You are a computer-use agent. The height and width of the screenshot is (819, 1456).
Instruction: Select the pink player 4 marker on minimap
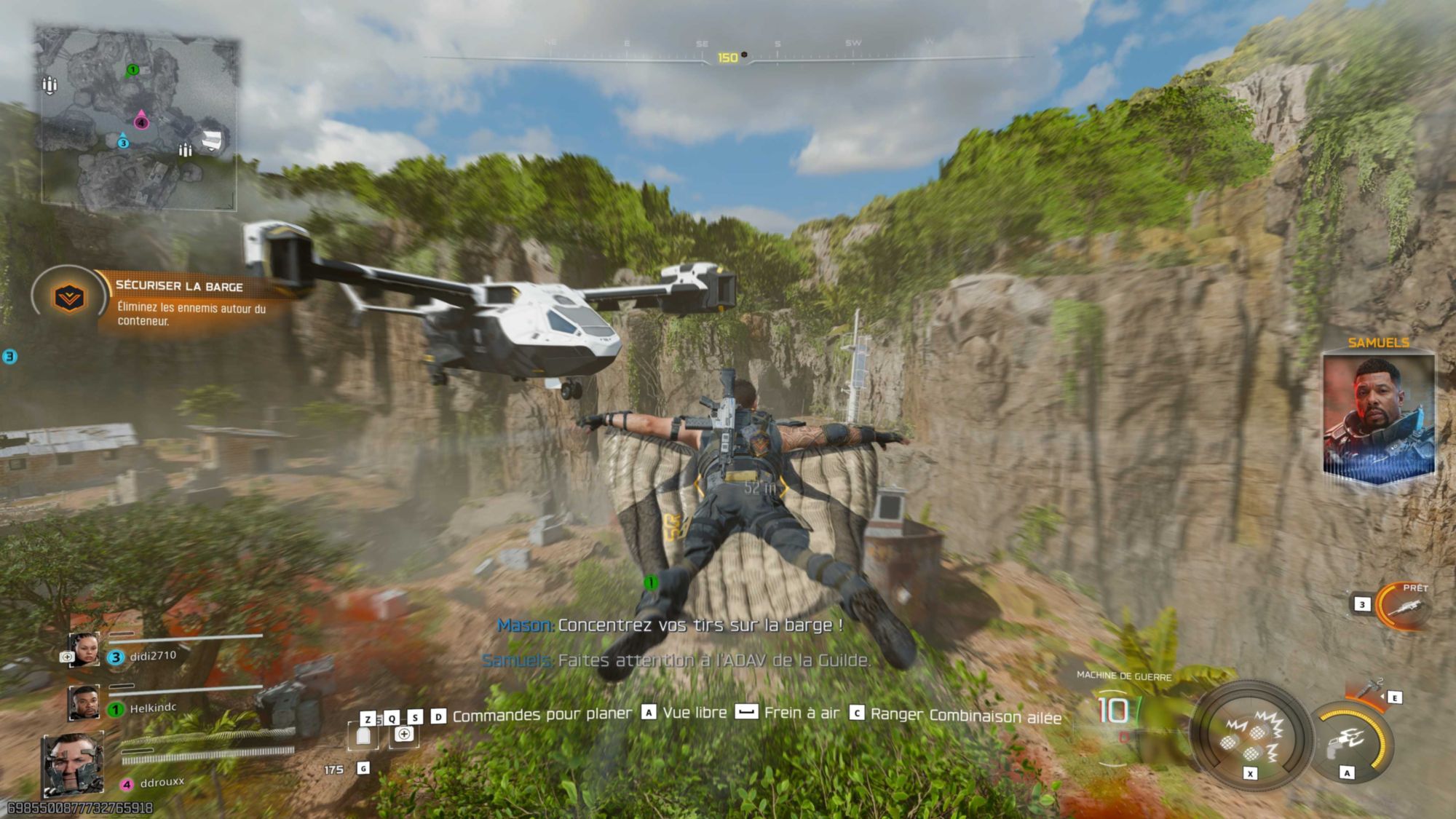(141, 121)
